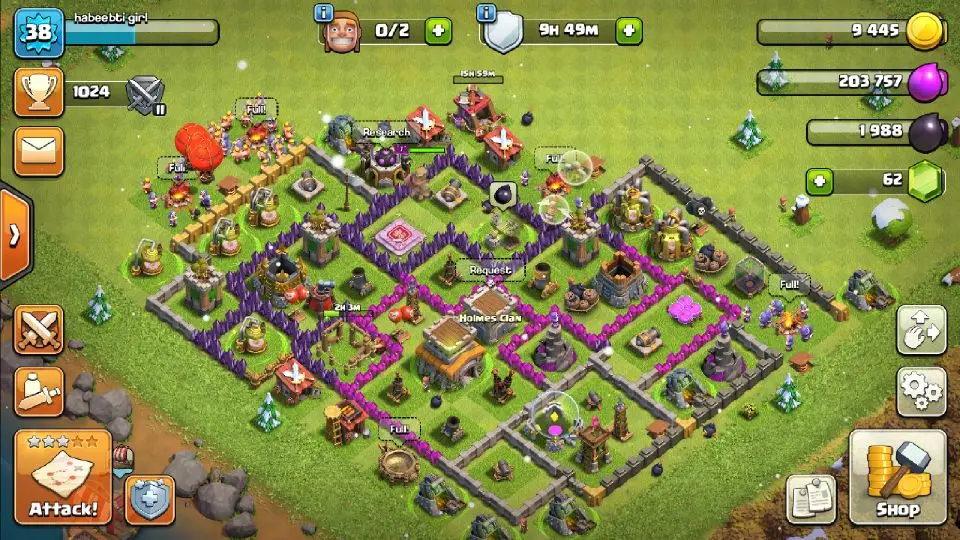Add a builder with the green plus
Screen dimensions: 960x540
(438, 31)
